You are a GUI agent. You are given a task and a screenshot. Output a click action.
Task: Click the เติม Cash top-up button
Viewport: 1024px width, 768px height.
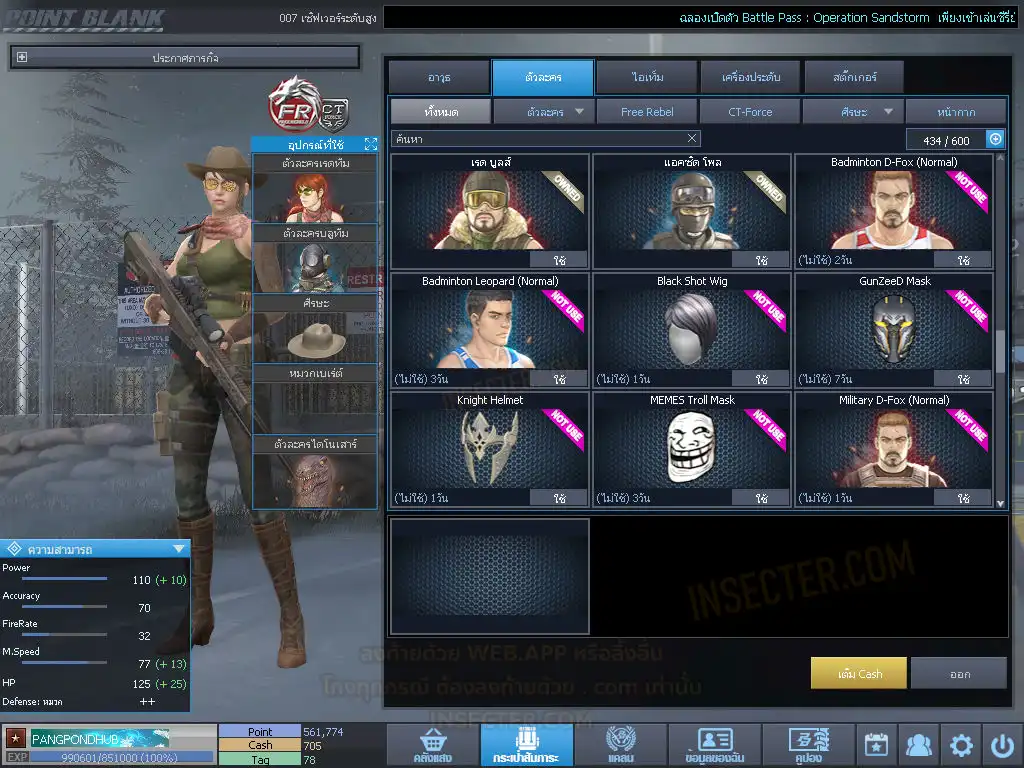(859, 673)
